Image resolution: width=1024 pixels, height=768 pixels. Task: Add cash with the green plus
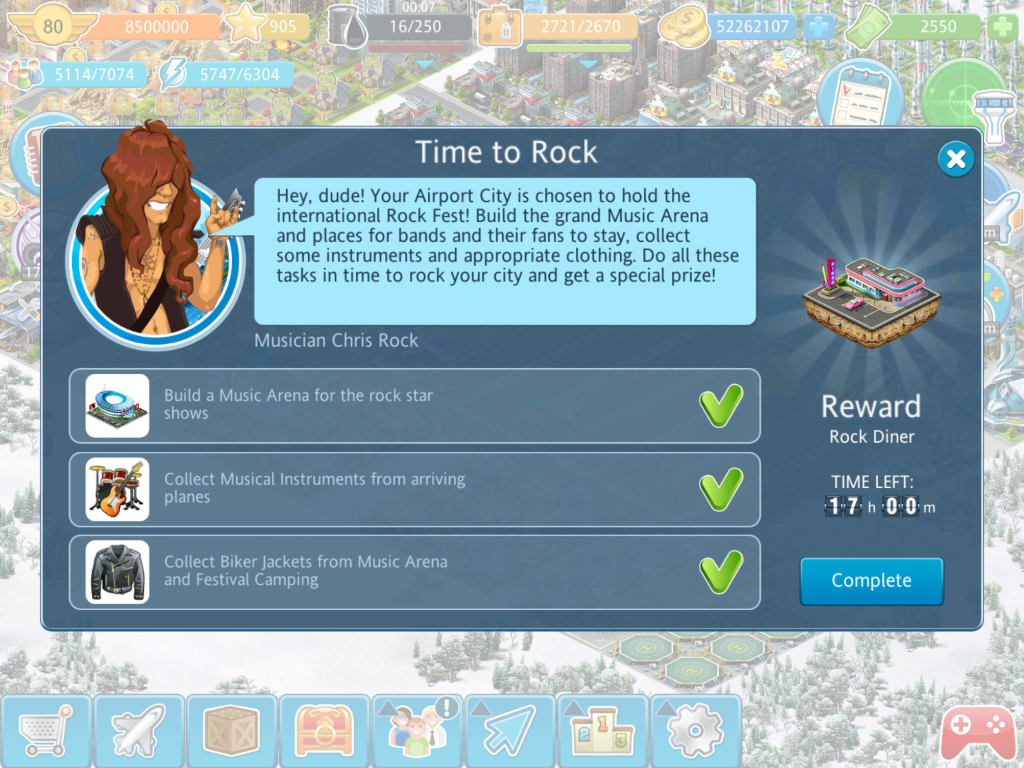pyautogui.click(x=1002, y=27)
